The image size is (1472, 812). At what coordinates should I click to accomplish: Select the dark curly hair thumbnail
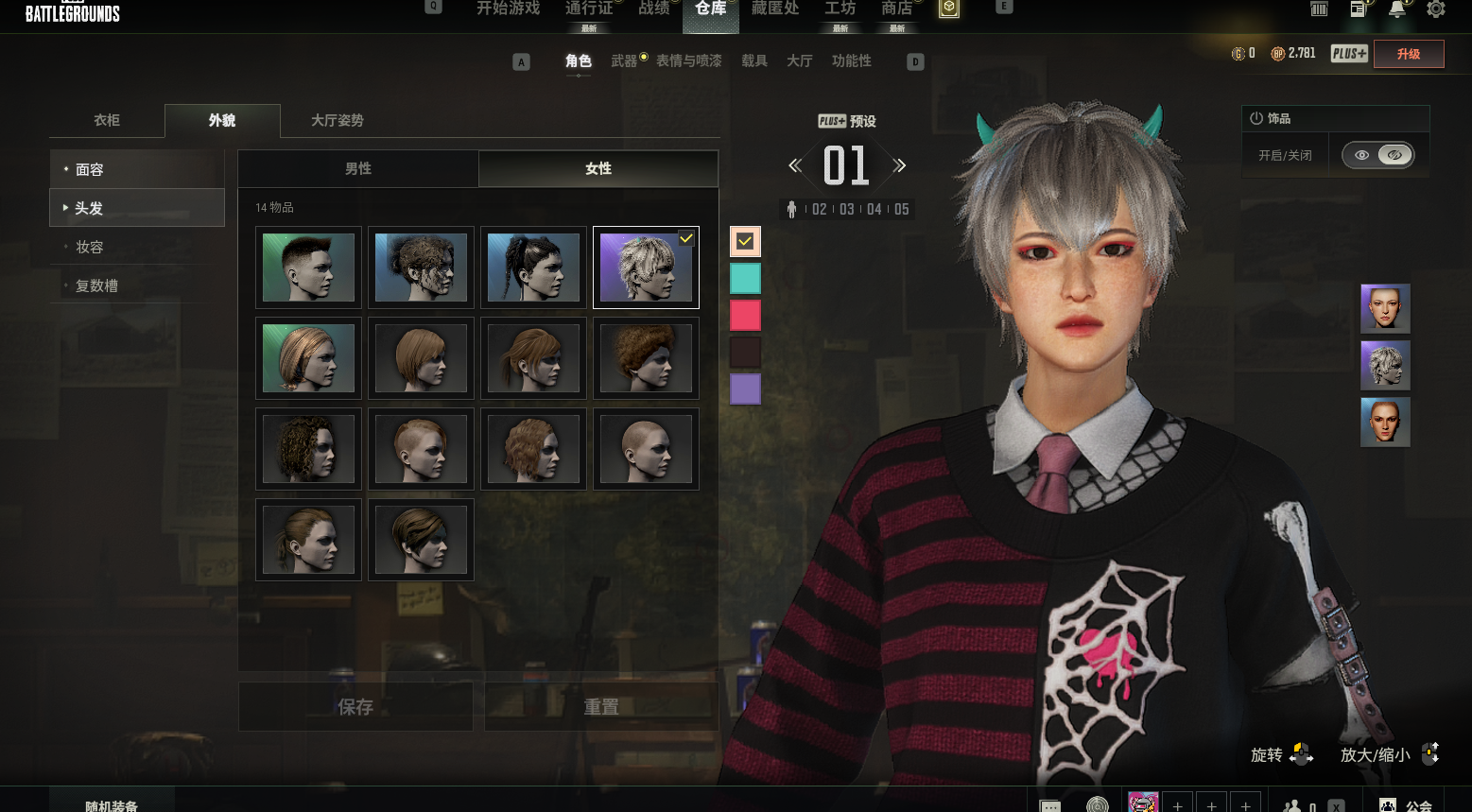(308, 449)
